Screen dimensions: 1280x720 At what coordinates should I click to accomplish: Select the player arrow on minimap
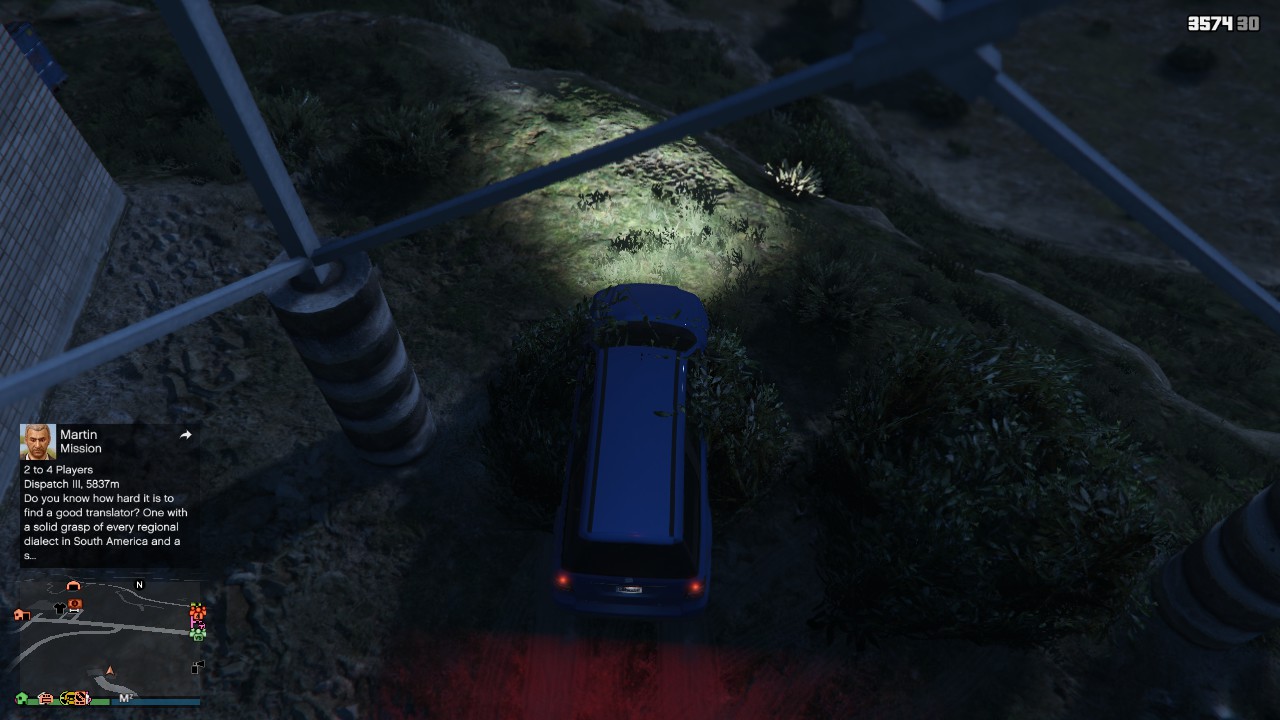click(x=110, y=671)
